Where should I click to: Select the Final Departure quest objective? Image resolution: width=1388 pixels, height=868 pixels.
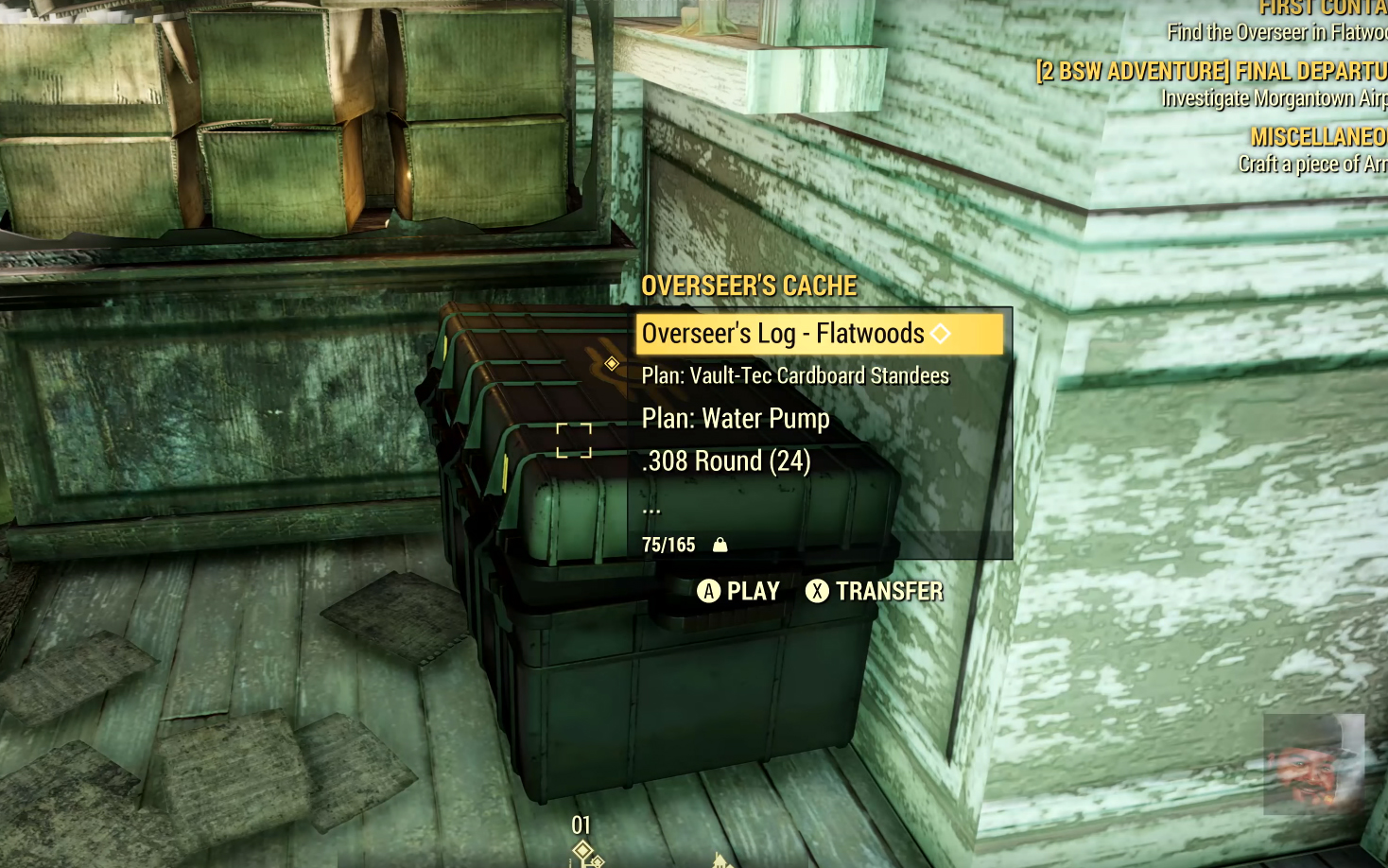coord(1212,72)
